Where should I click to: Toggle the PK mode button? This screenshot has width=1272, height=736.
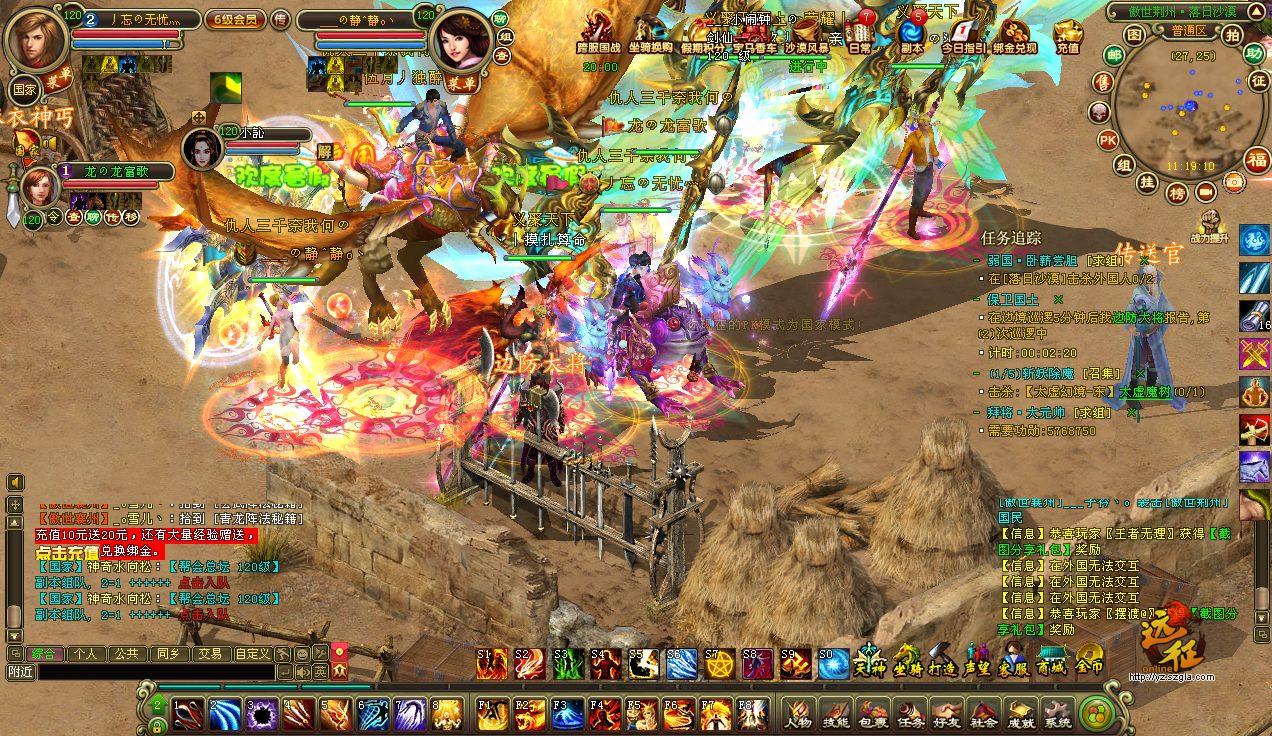(x=1108, y=140)
